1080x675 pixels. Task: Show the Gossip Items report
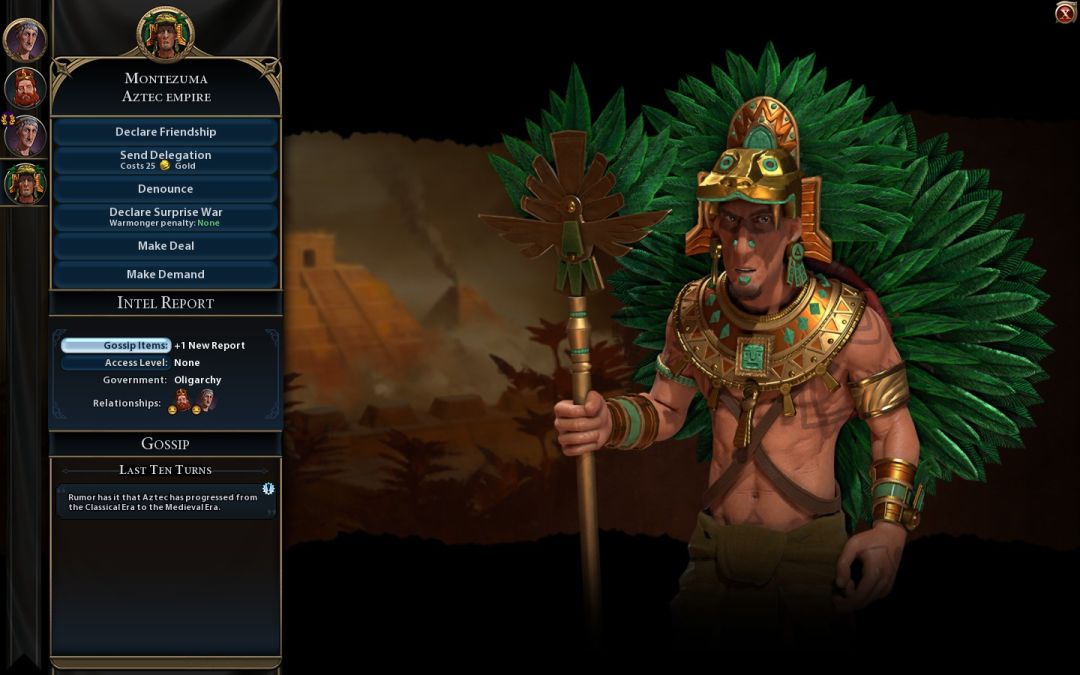[x=115, y=345]
